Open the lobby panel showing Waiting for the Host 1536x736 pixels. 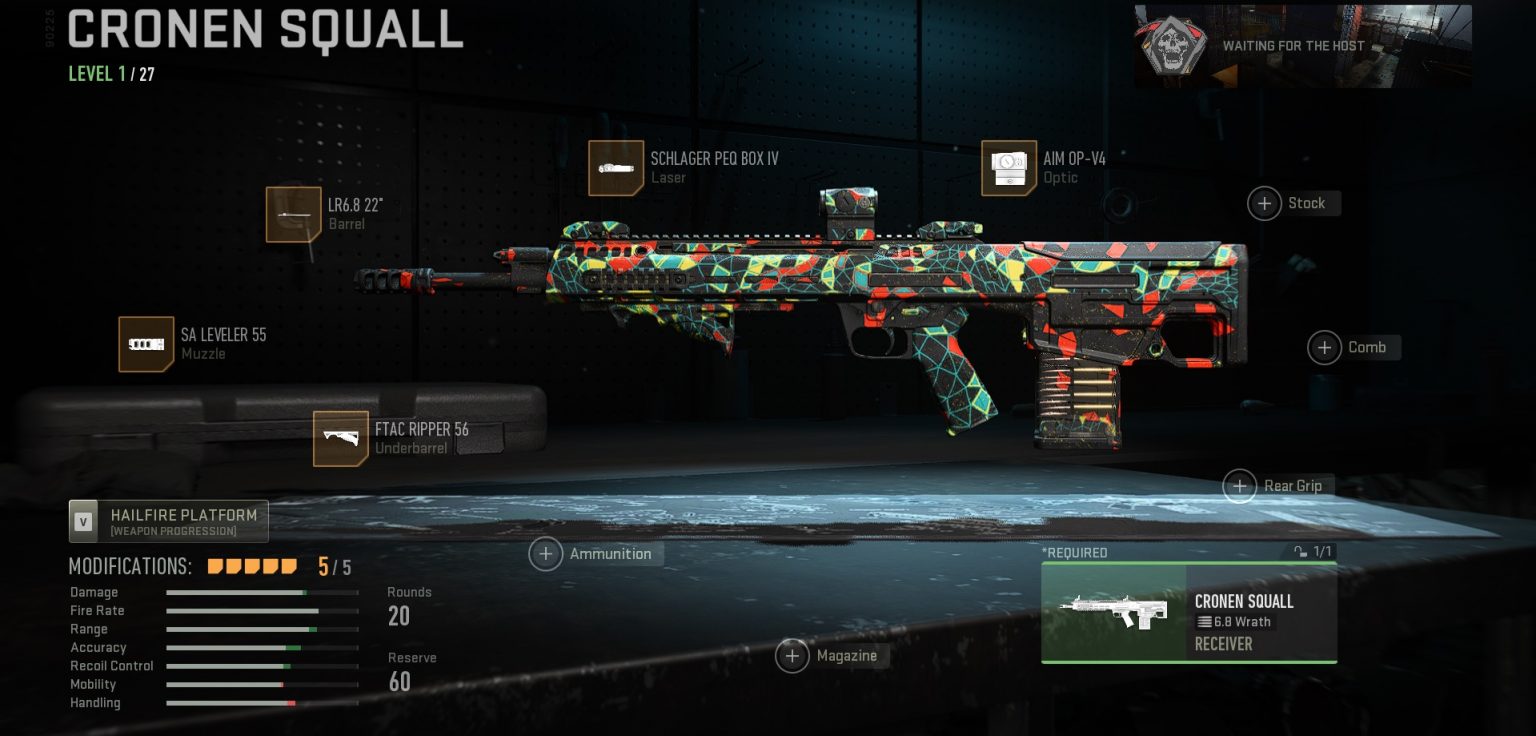point(1302,46)
